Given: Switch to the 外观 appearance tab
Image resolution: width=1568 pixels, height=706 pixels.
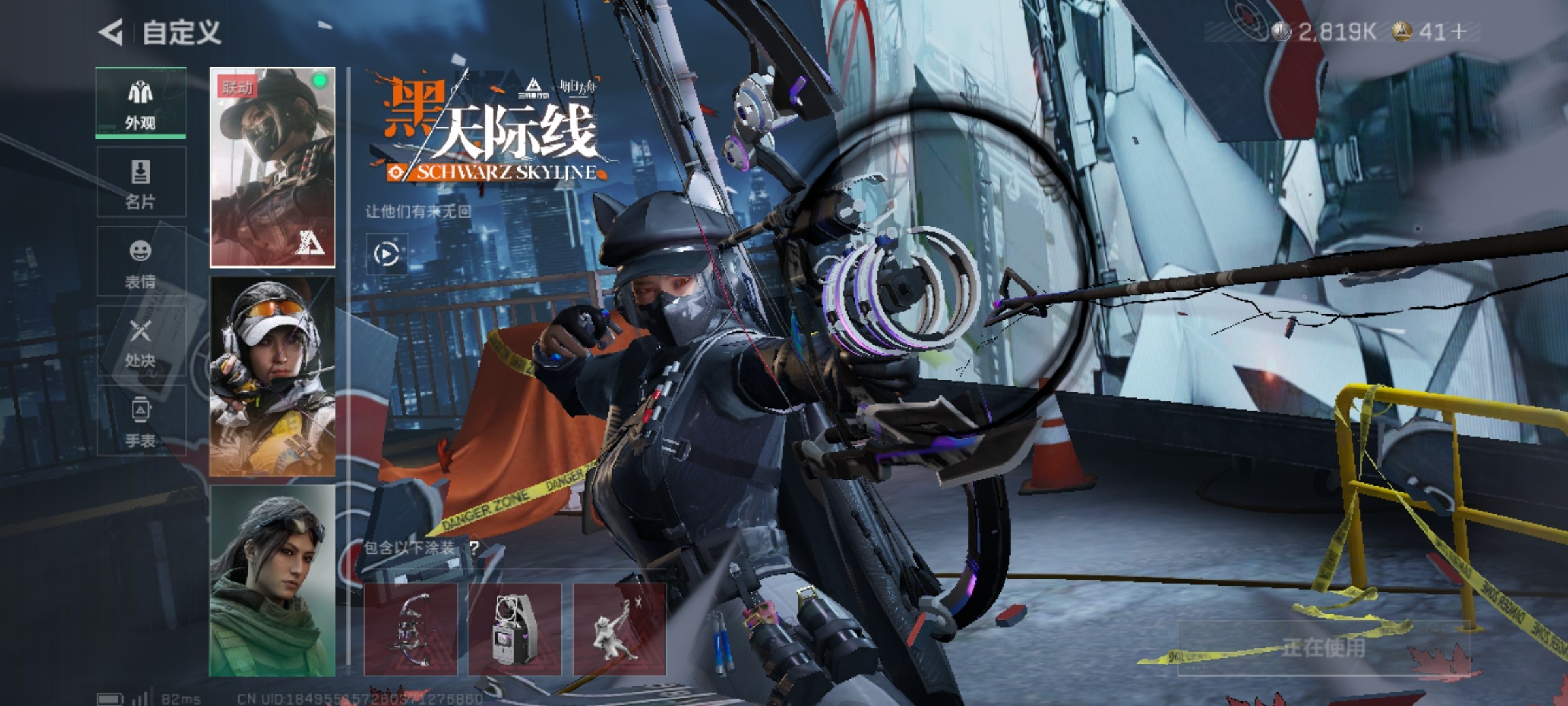Looking at the screenshot, I should (x=140, y=103).
